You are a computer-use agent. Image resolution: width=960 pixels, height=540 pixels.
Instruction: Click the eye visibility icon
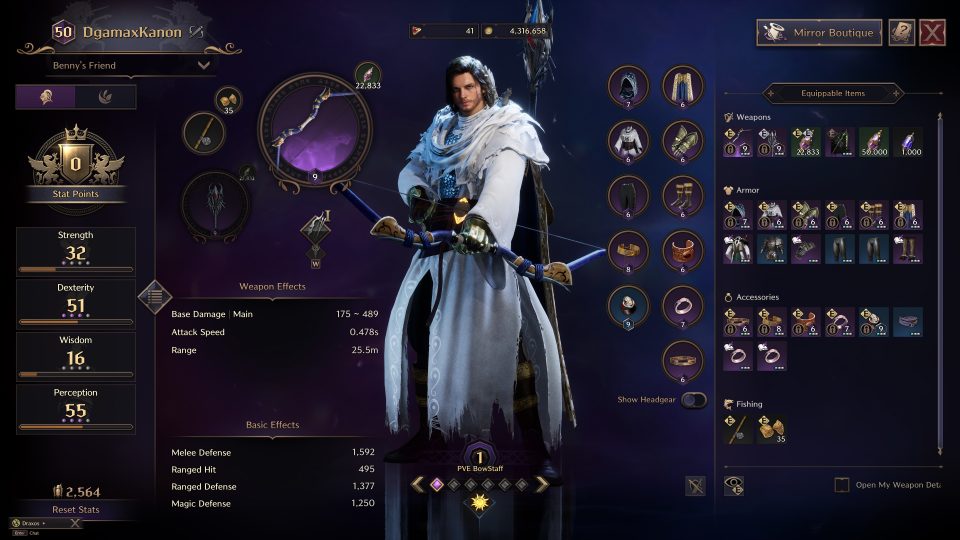tap(735, 485)
